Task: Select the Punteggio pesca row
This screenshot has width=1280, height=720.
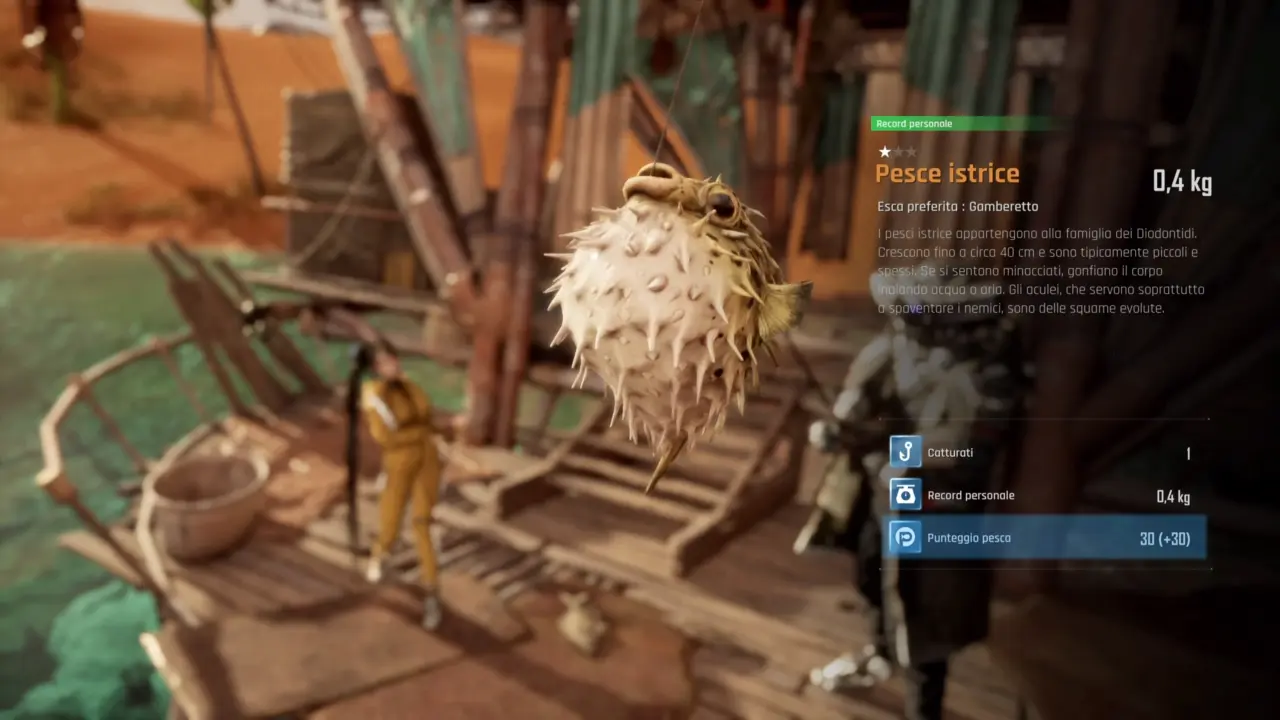Action: [1044, 538]
